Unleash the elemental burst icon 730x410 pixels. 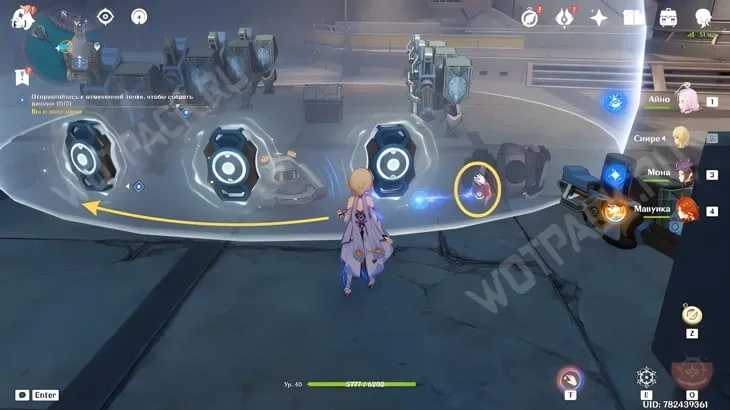(692, 376)
